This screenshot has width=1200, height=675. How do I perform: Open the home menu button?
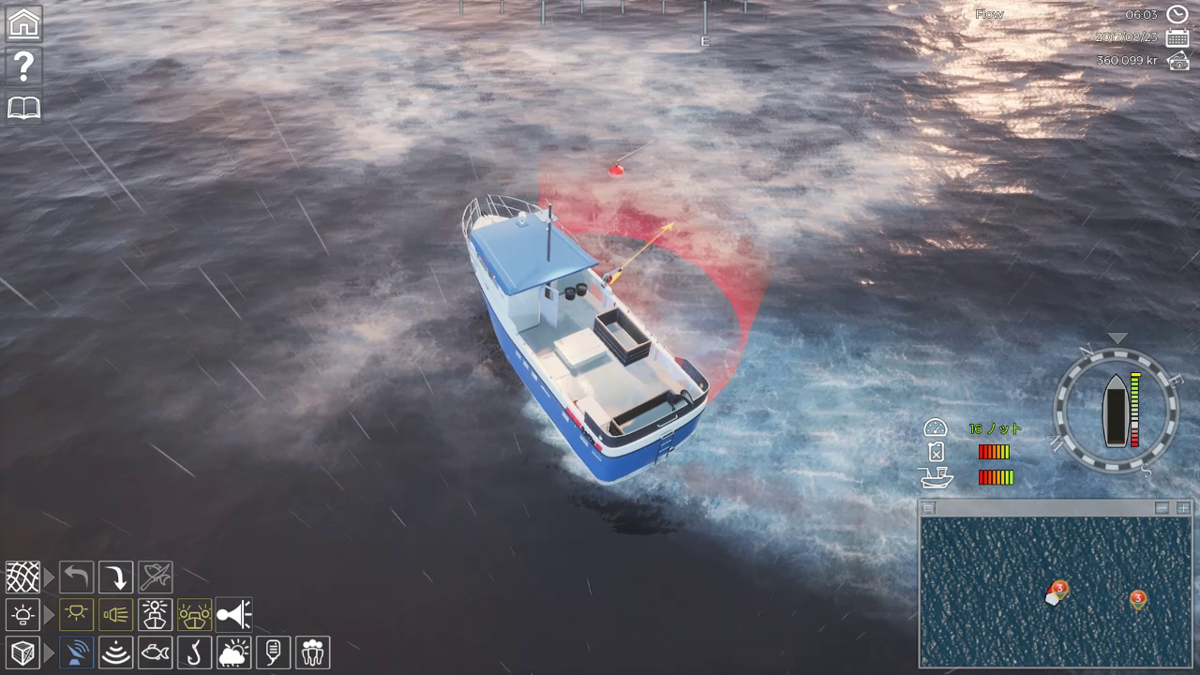point(24,22)
